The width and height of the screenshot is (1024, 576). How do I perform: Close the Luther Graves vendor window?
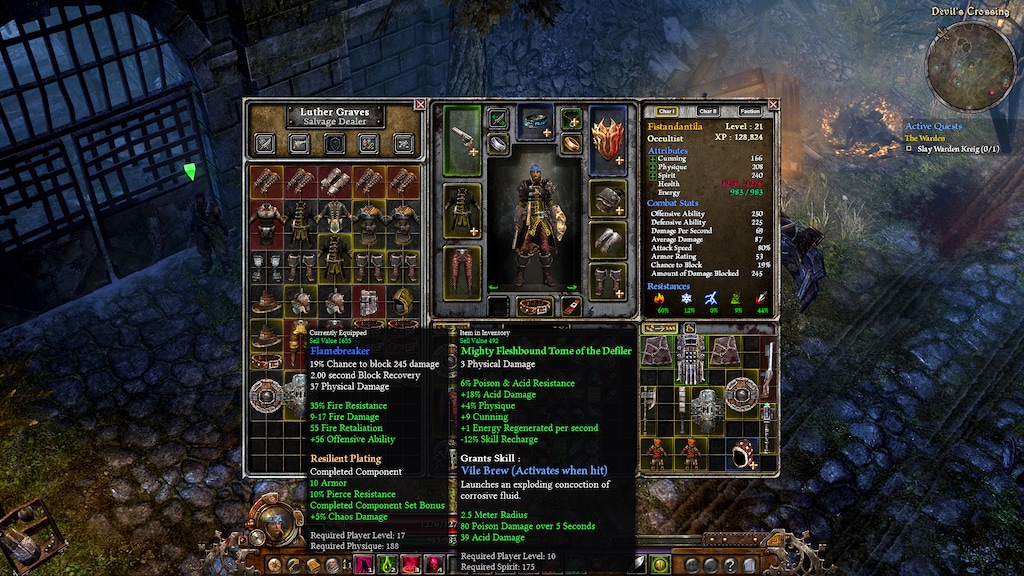coord(420,104)
